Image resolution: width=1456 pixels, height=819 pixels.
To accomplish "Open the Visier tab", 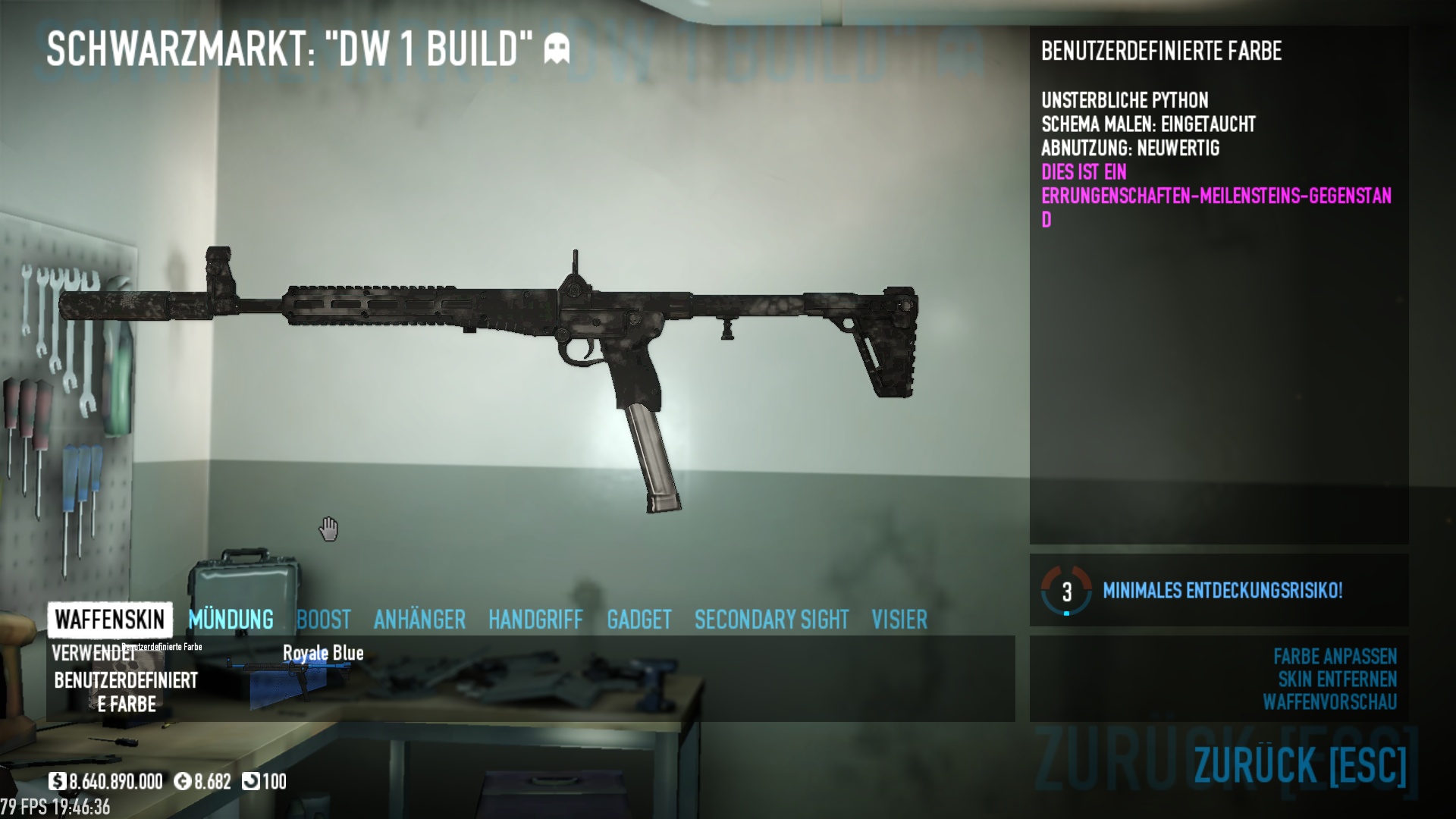I will pyautogui.click(x=899, y=620).
